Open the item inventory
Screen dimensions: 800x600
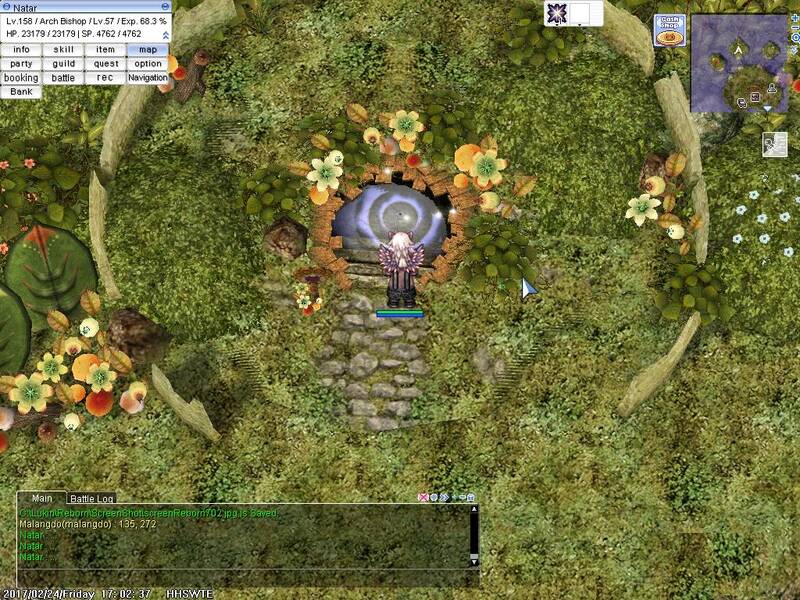pos(105,49)
